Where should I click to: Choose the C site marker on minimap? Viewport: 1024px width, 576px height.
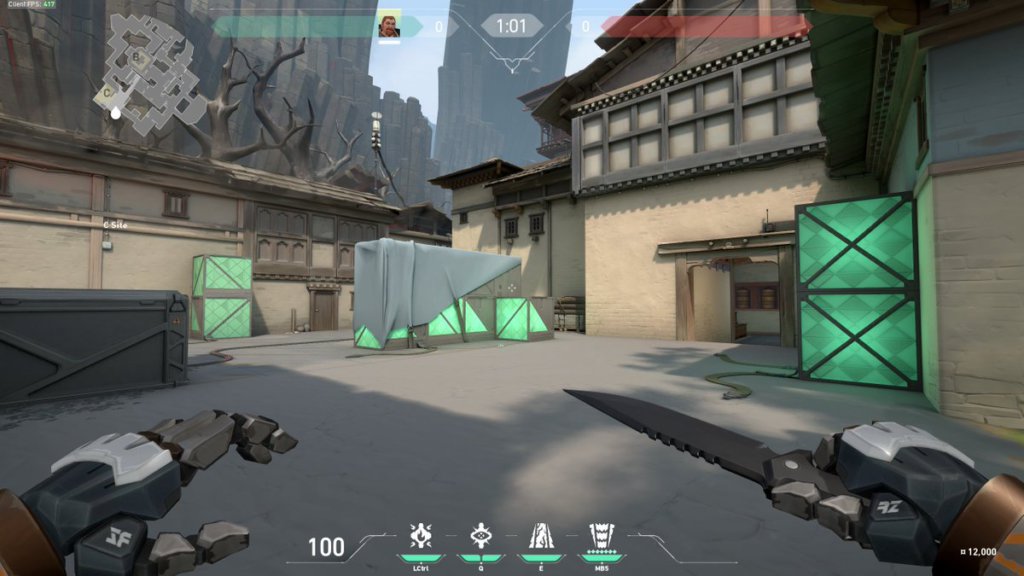(x=107, y=92)
